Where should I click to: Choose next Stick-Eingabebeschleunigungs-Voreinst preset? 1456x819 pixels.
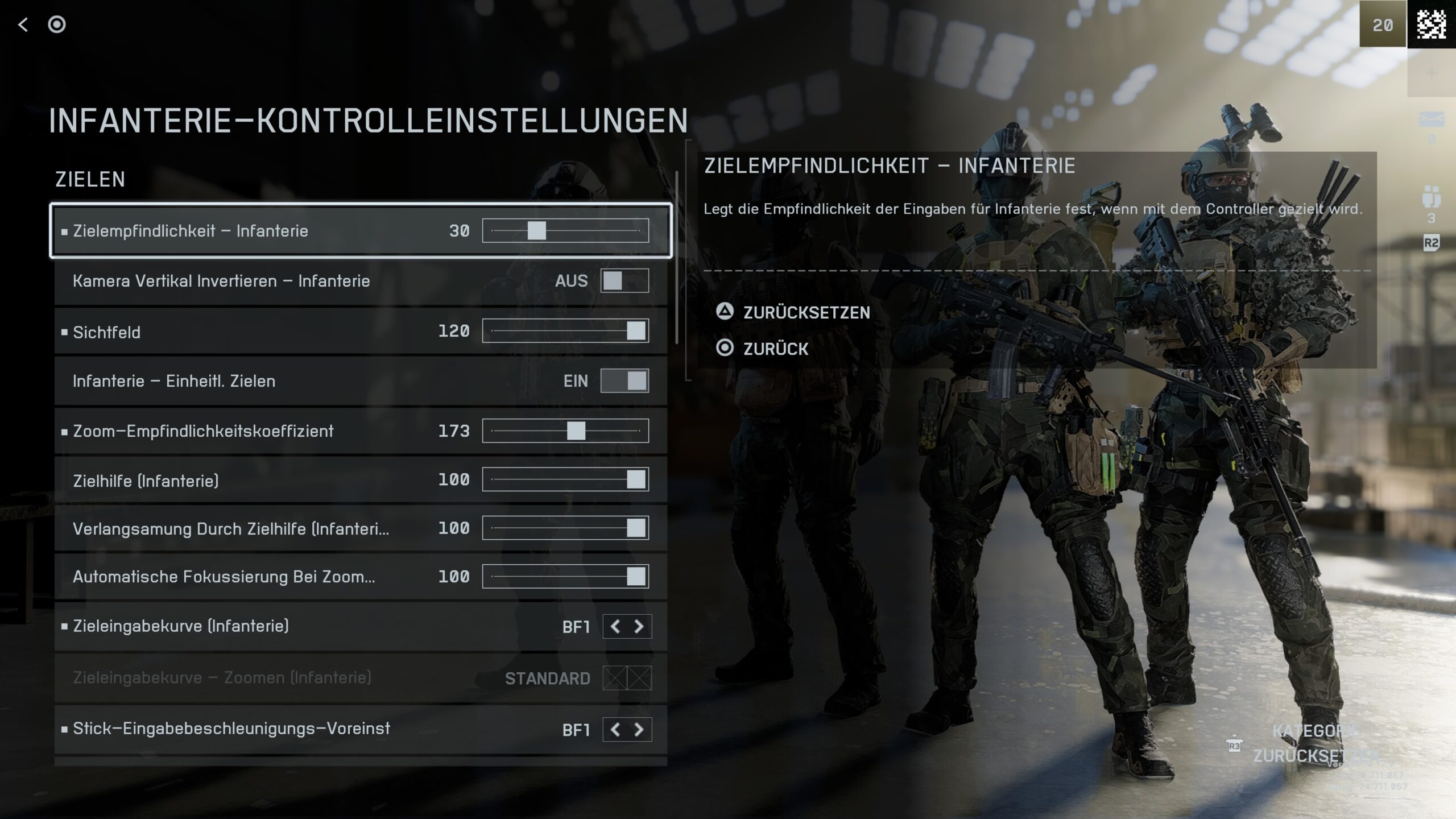(639, 730)
